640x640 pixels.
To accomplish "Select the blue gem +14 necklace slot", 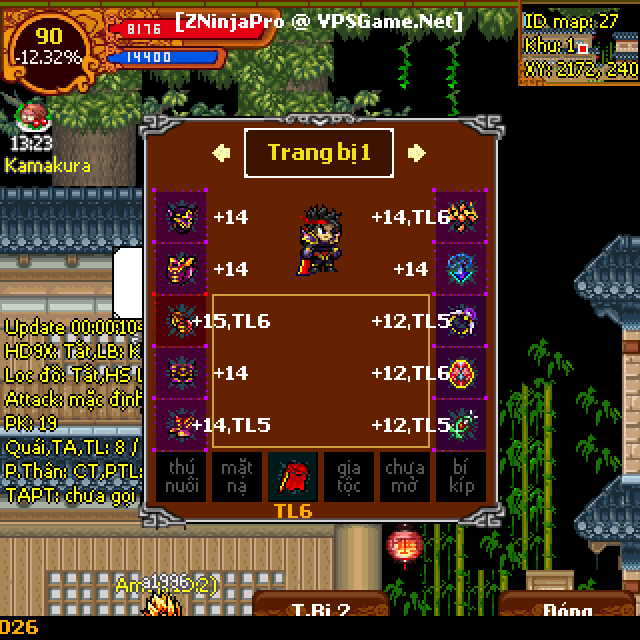I will (x=459, y=269).
